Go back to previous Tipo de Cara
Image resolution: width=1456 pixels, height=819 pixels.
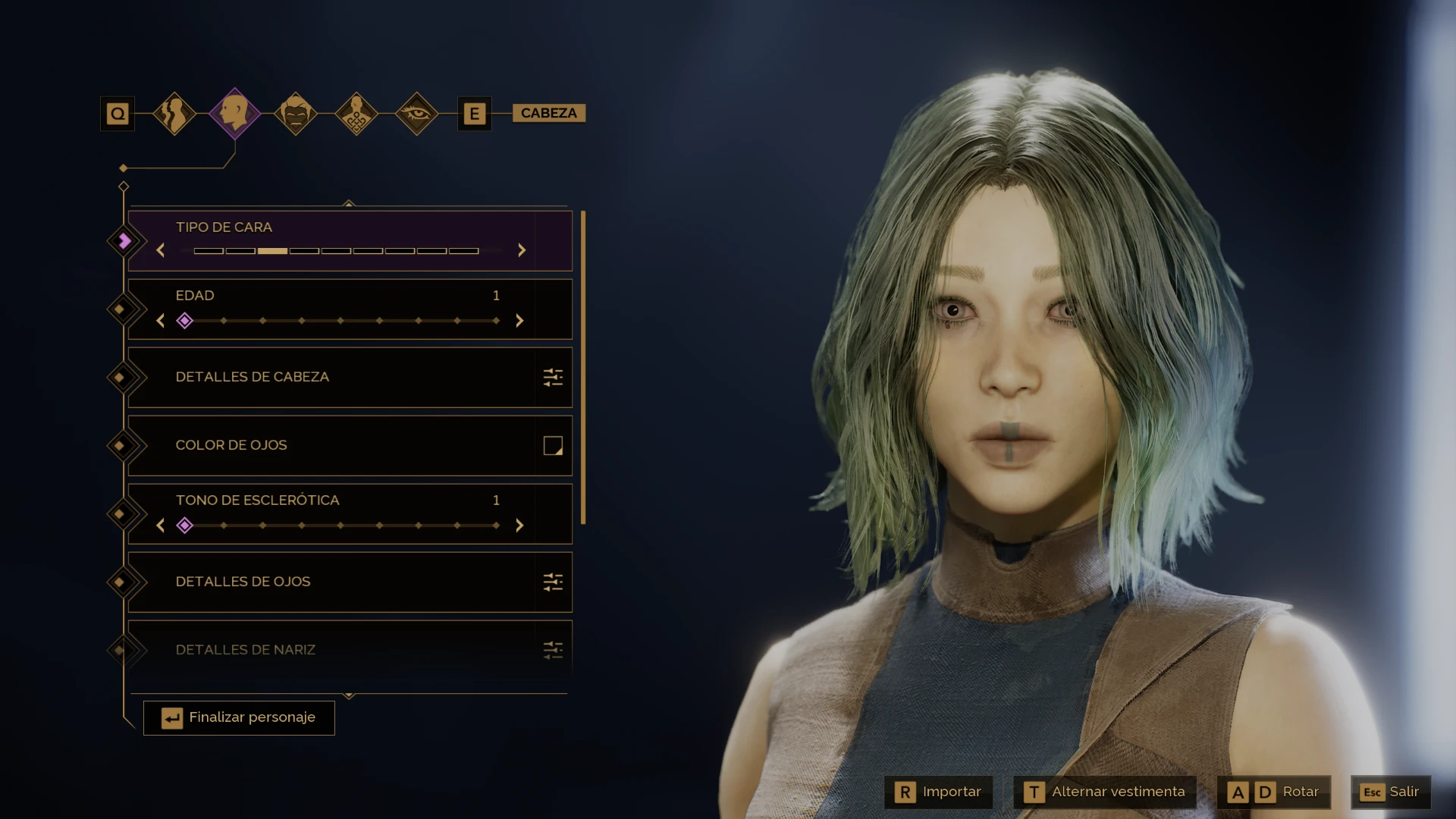tap(161, 250)
